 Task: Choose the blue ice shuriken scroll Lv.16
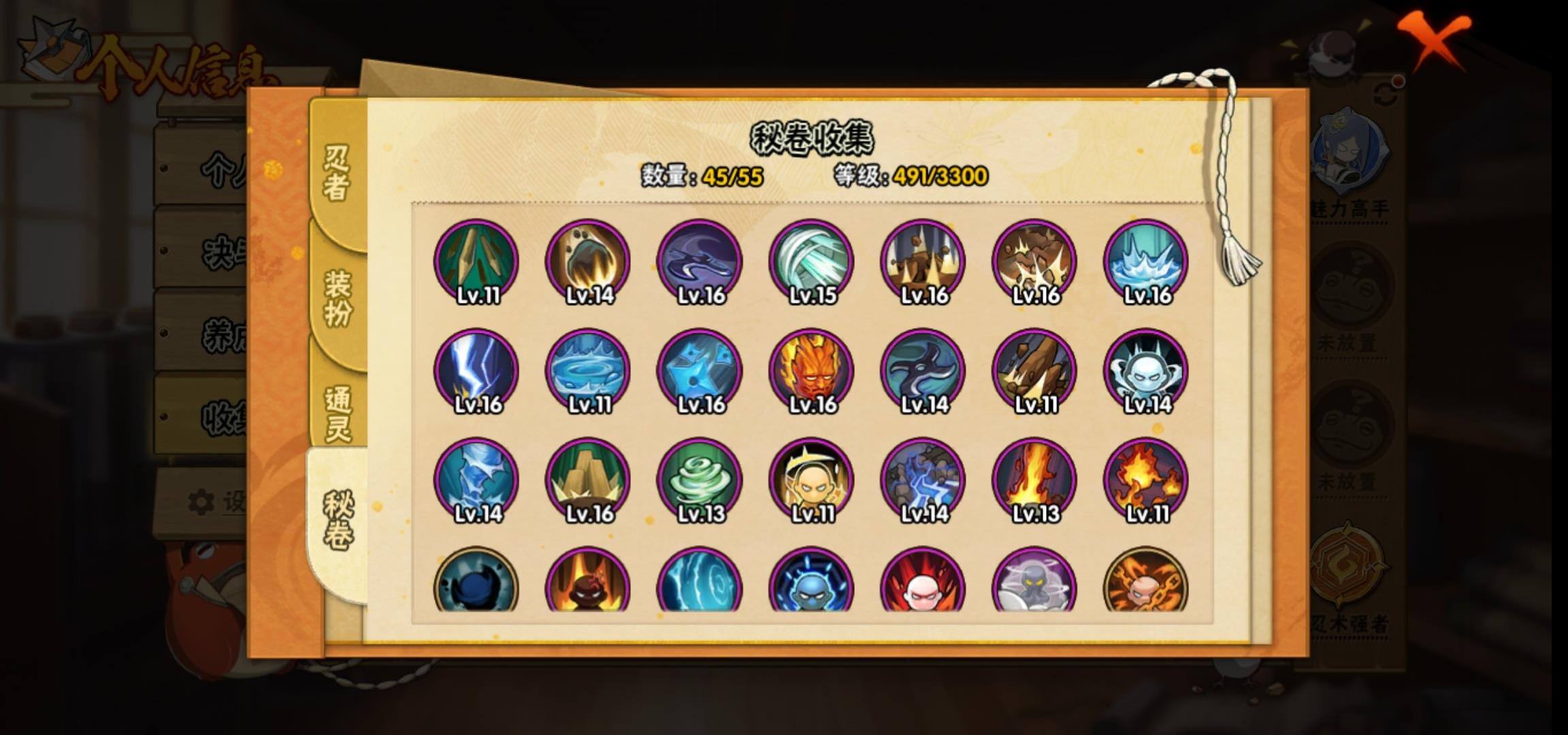700,371
